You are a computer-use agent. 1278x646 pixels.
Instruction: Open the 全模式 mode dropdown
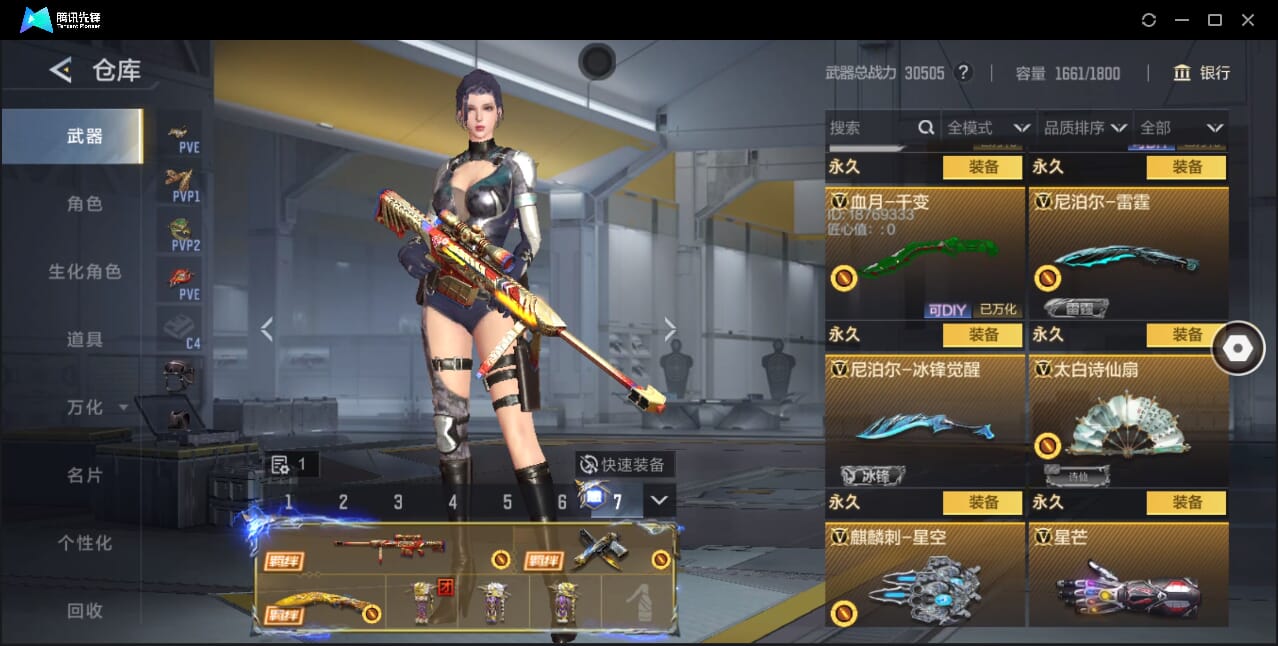988,128
